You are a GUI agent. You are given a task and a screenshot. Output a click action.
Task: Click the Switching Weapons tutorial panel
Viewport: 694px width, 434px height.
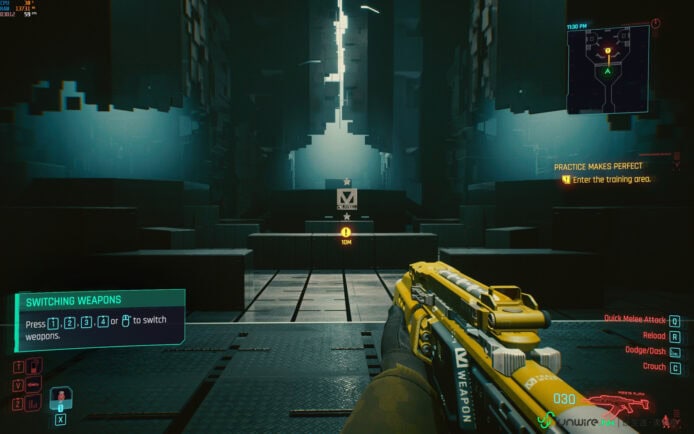pos(100,318)
